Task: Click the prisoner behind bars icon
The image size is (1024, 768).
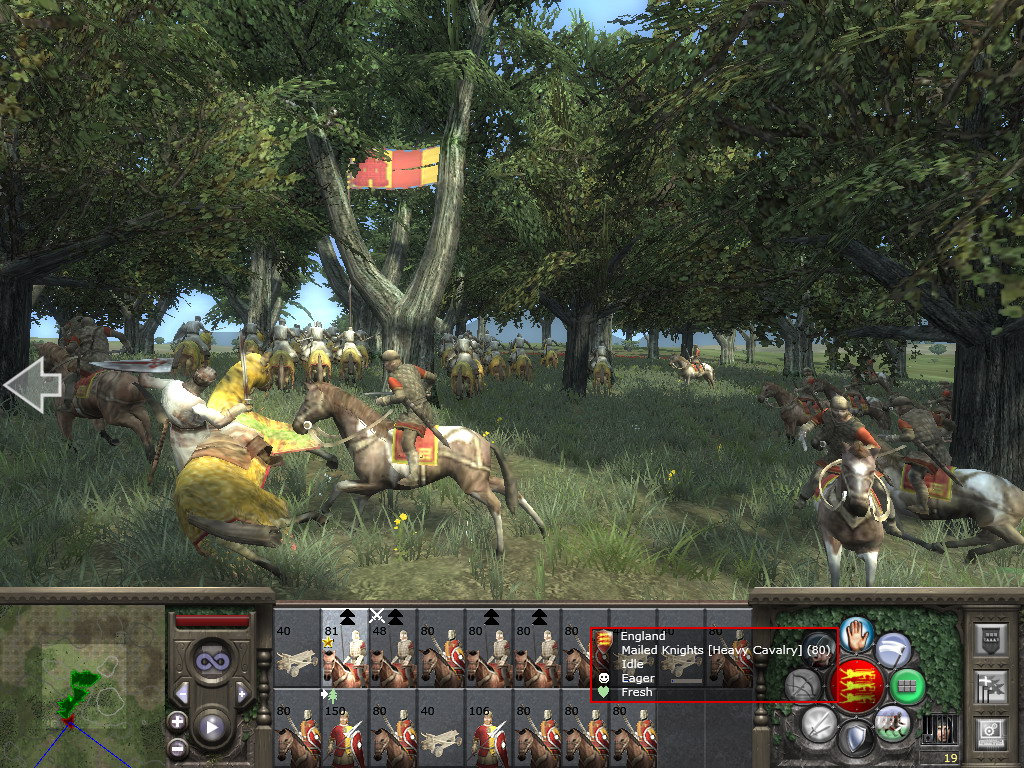Action: [940, 730]
